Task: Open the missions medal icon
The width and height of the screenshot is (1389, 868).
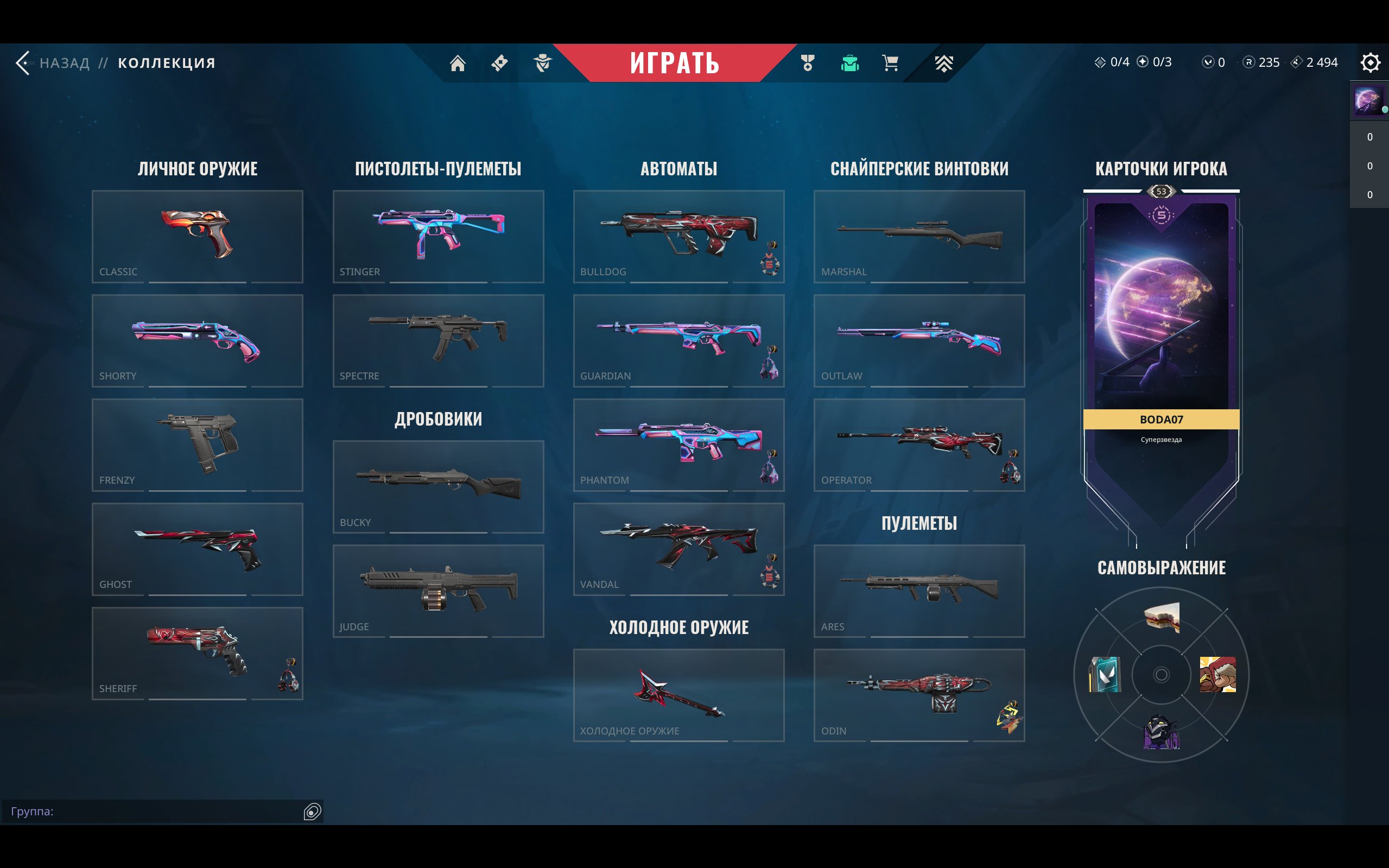Action: [x=807, y=63]
